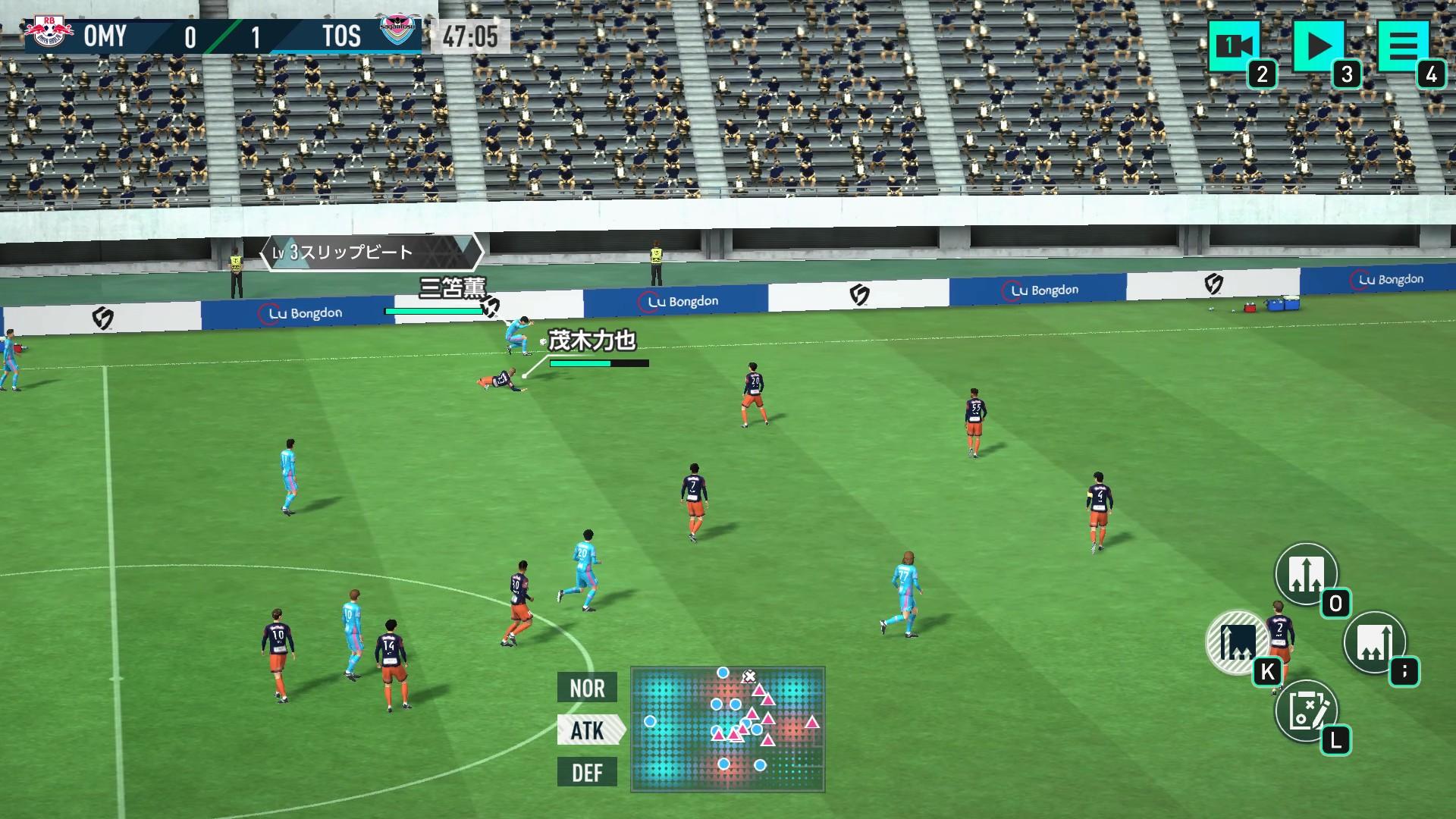Switch to ATK attacking mode

(588, 730)
